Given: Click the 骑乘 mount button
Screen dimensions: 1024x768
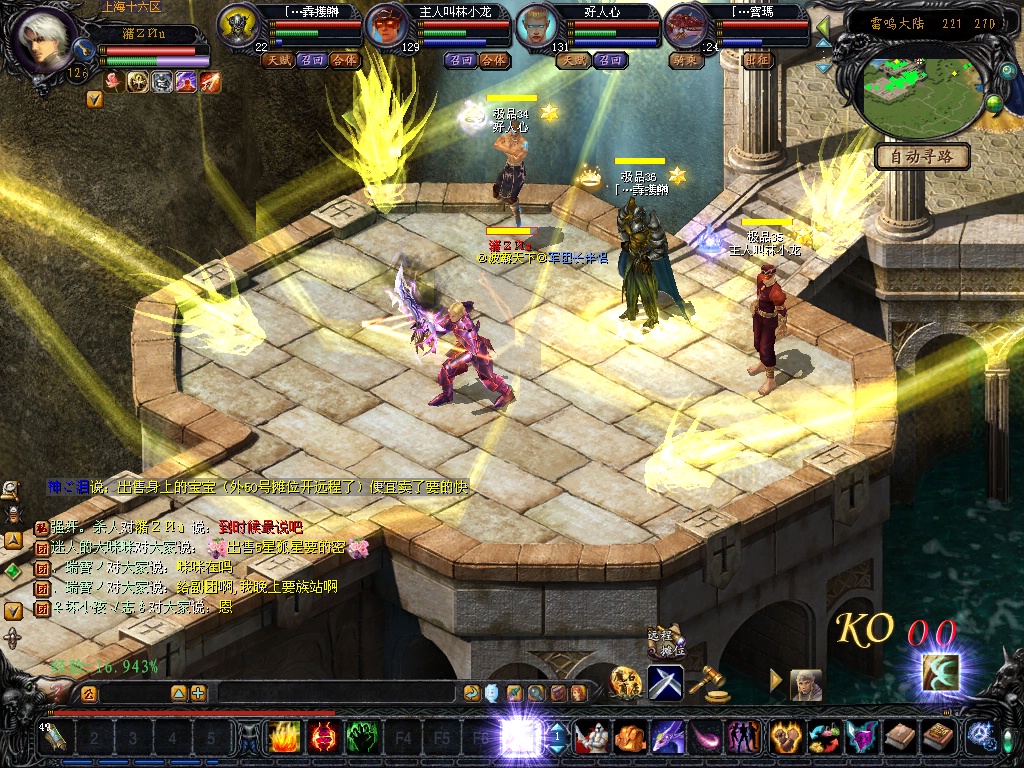Looking at the screenshot, I should tap(686, 60).
